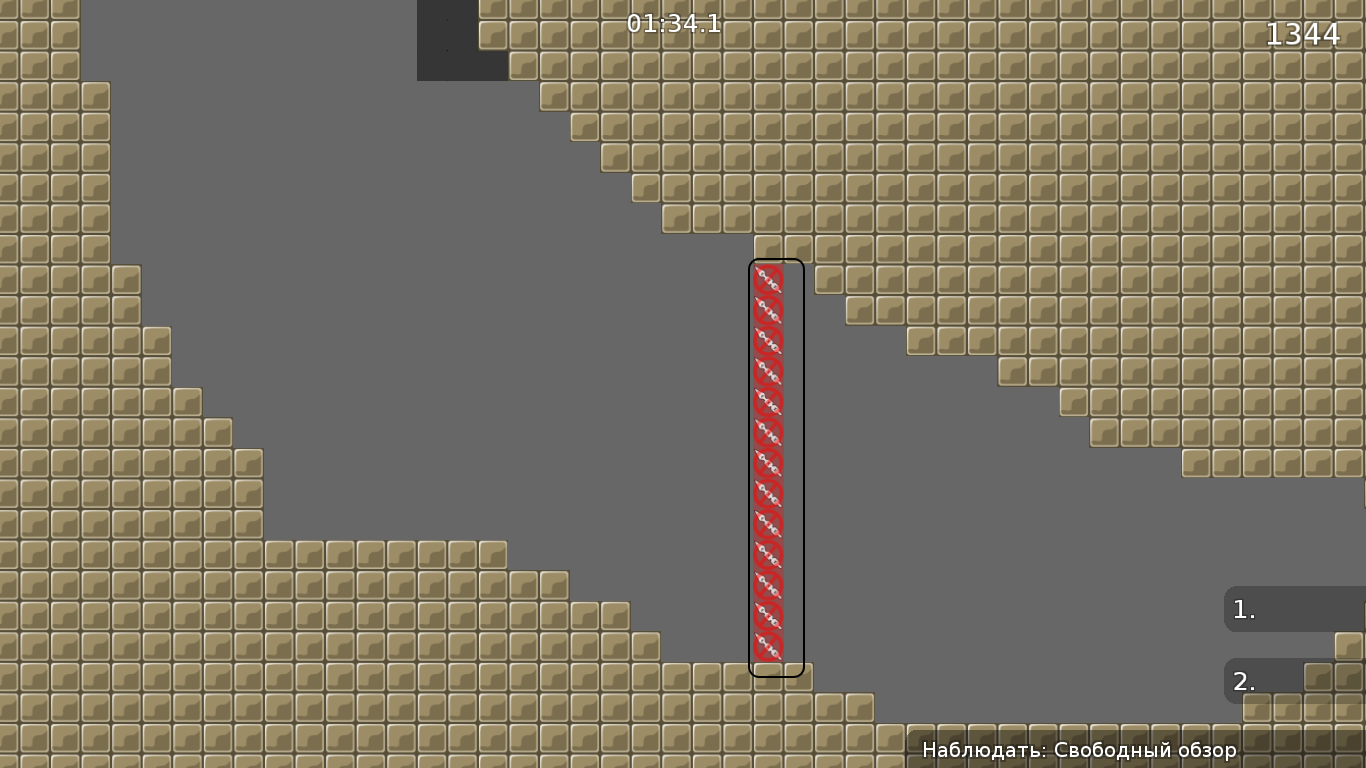Click the race timer showing 01:34.1

coord(674,25)
